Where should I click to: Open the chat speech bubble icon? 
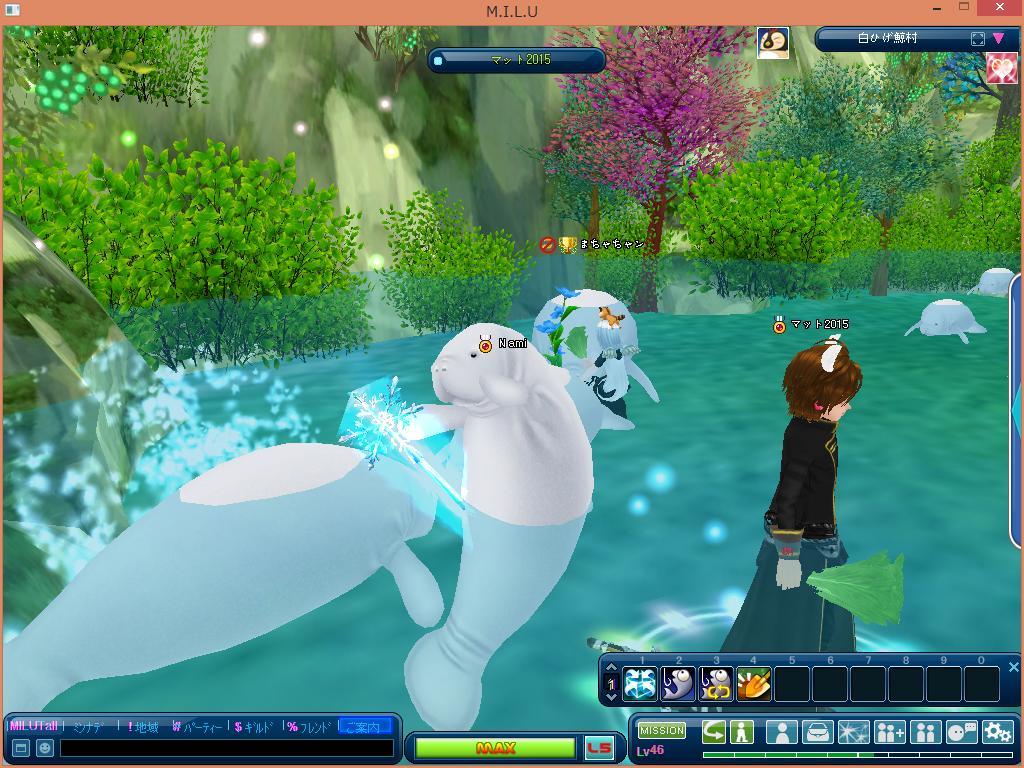tap(961, 732)
